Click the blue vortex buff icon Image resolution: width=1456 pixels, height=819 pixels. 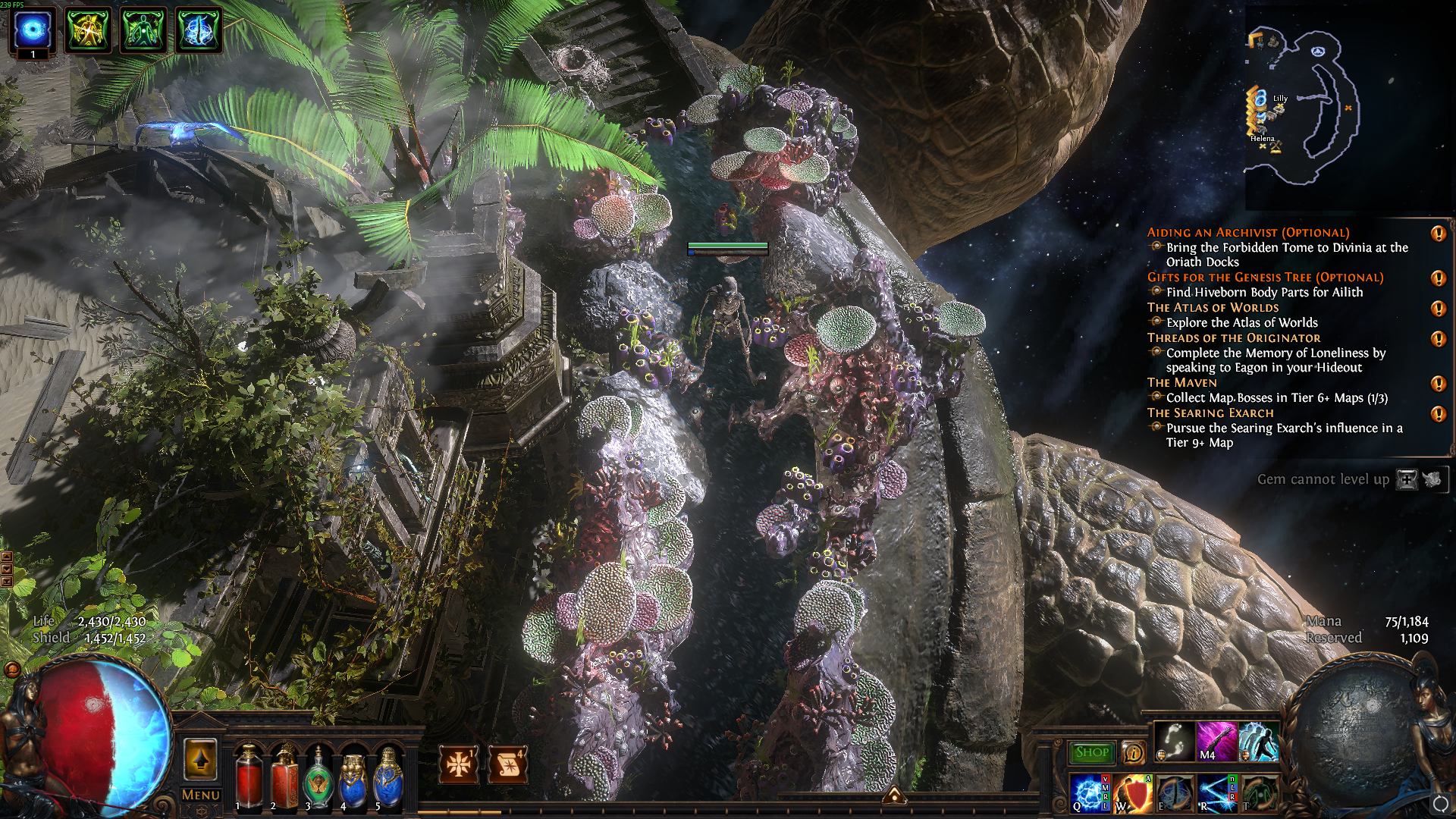tap(33, 30)
